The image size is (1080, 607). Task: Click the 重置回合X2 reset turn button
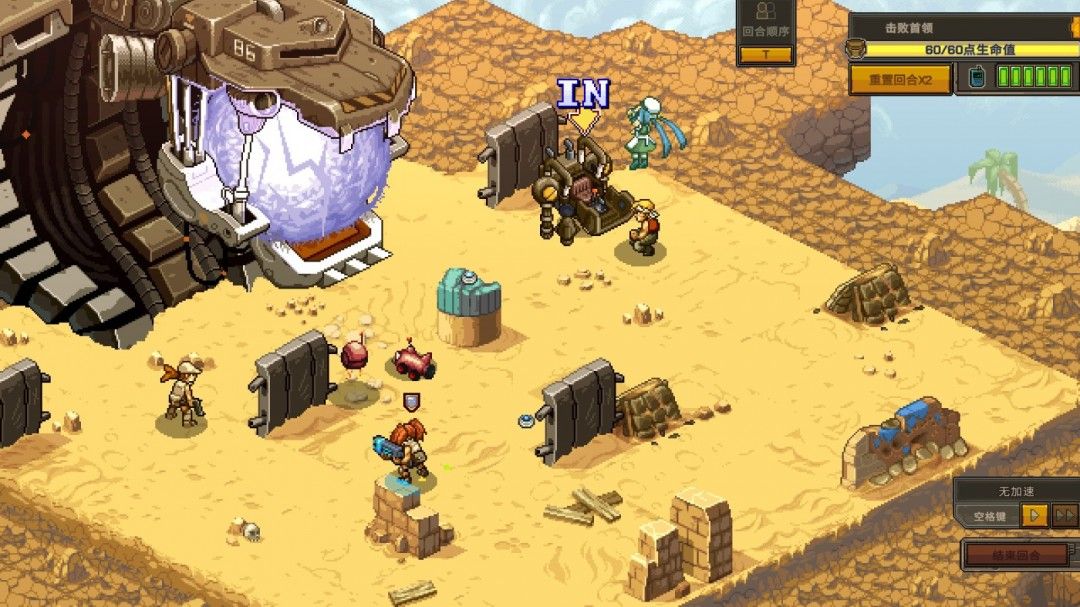point(900,79)
